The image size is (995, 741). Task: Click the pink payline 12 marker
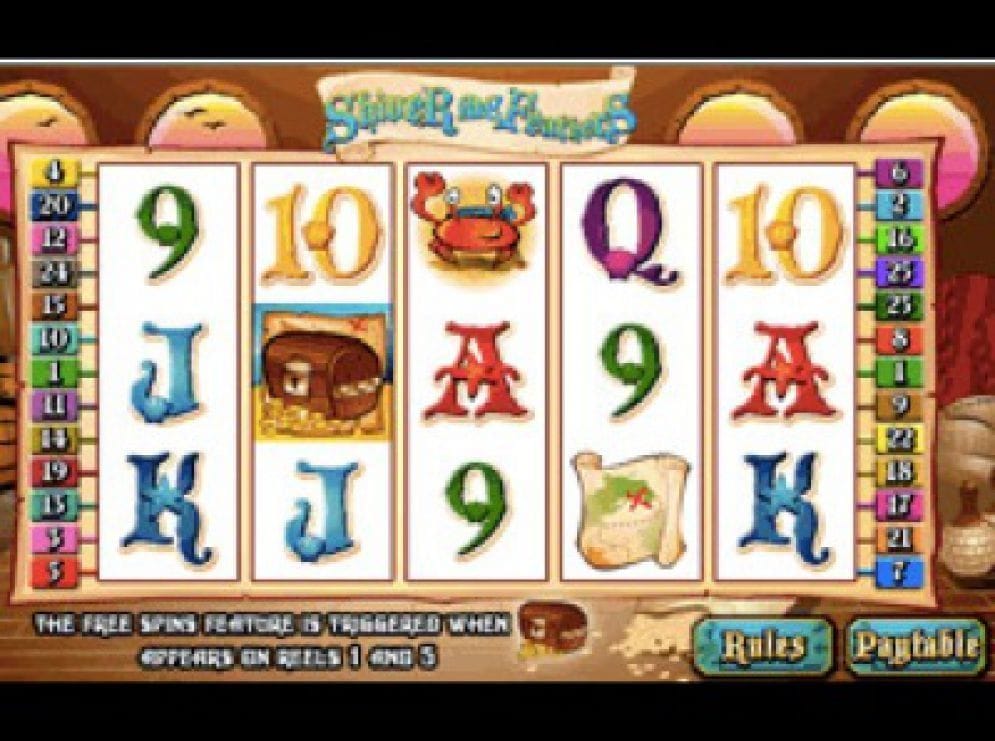[48, 238]
